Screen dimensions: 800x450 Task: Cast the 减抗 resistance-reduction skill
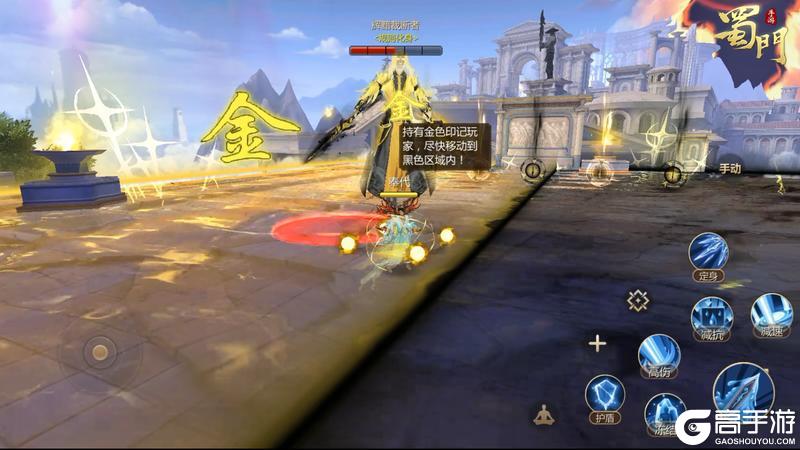tap(711, 315)
